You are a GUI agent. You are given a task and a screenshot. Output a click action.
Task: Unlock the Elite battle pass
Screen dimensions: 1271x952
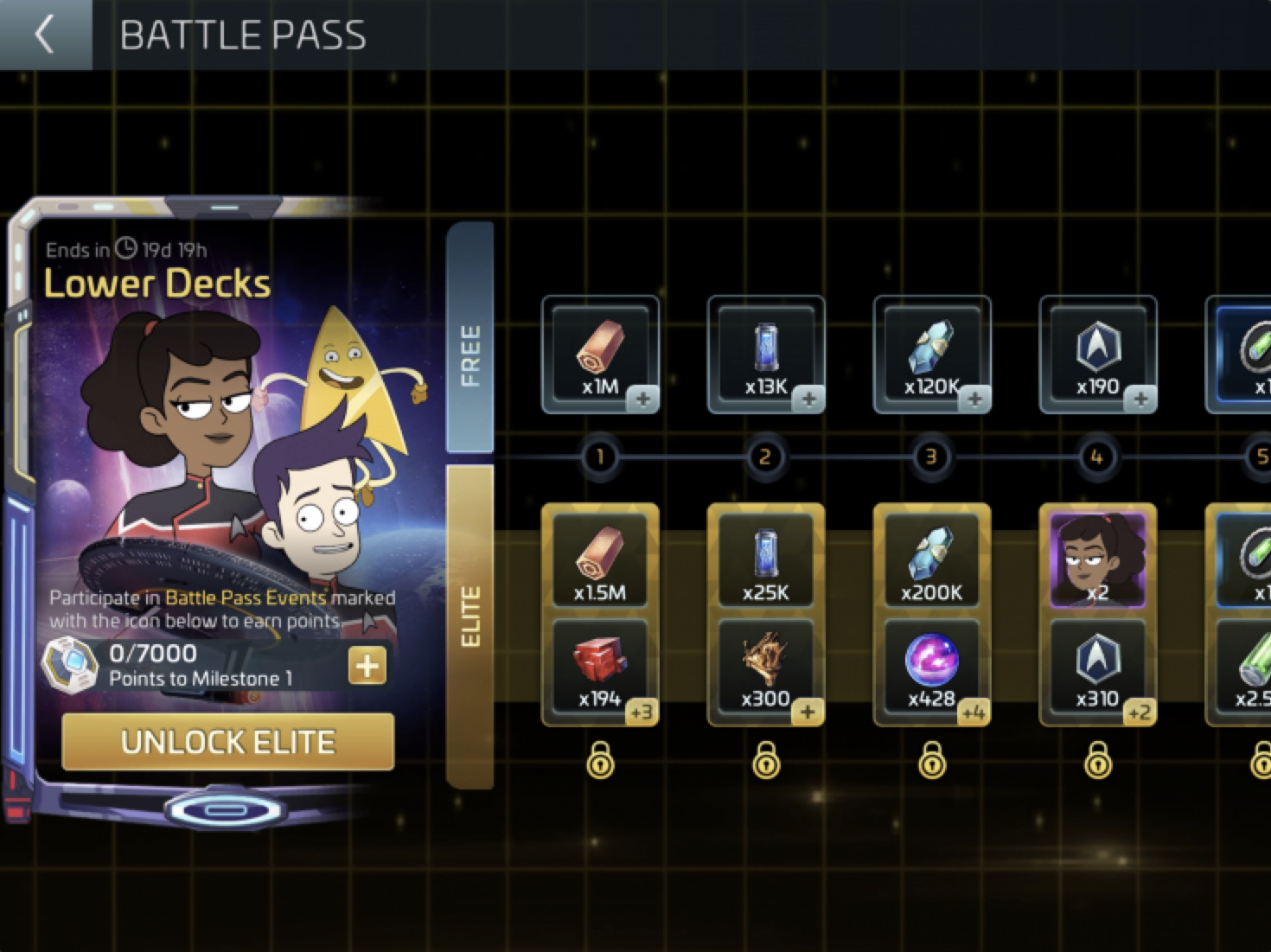pyautogui.click(x=228, y=742)
